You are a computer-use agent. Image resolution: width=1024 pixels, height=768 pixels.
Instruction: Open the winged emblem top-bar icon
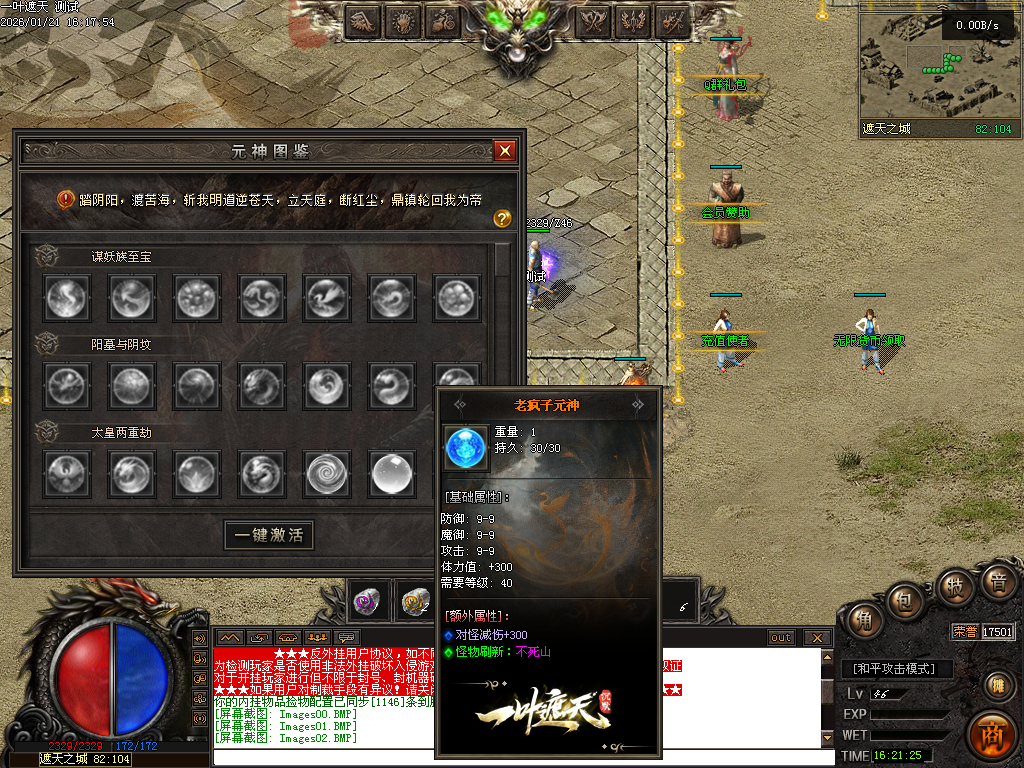click(361, 21)
